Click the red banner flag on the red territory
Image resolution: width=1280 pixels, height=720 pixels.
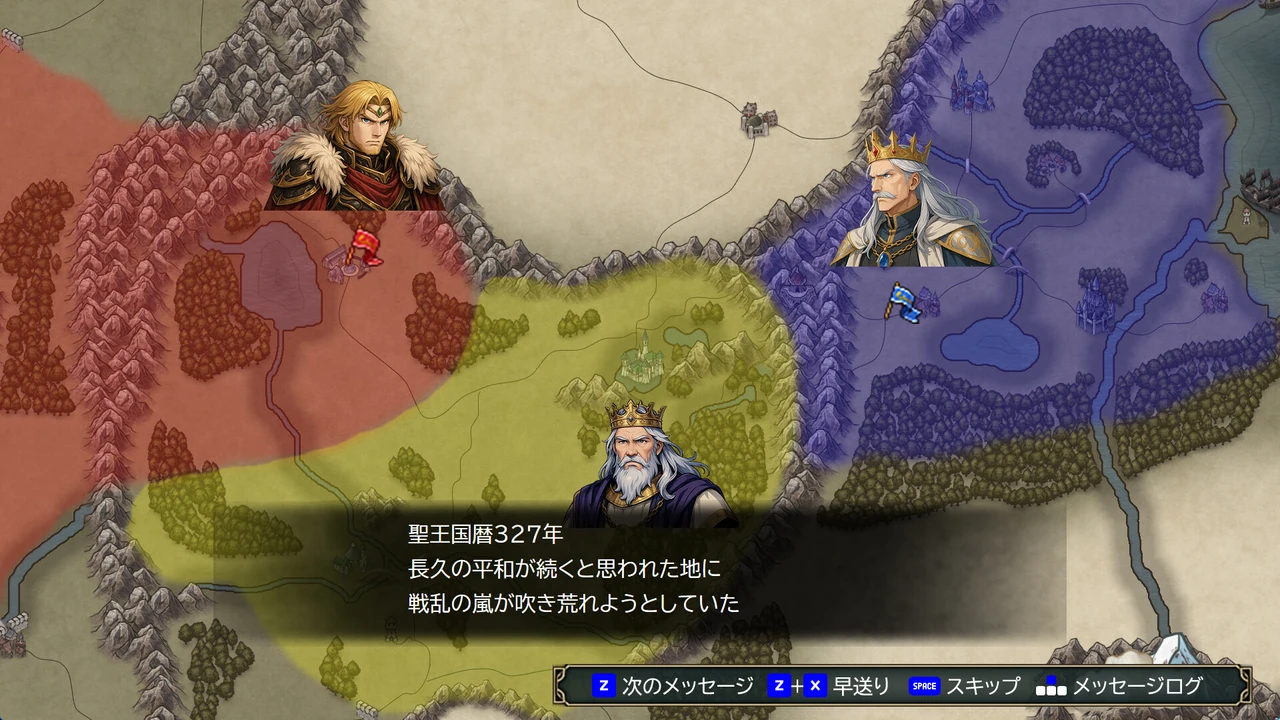coord(368,242)
